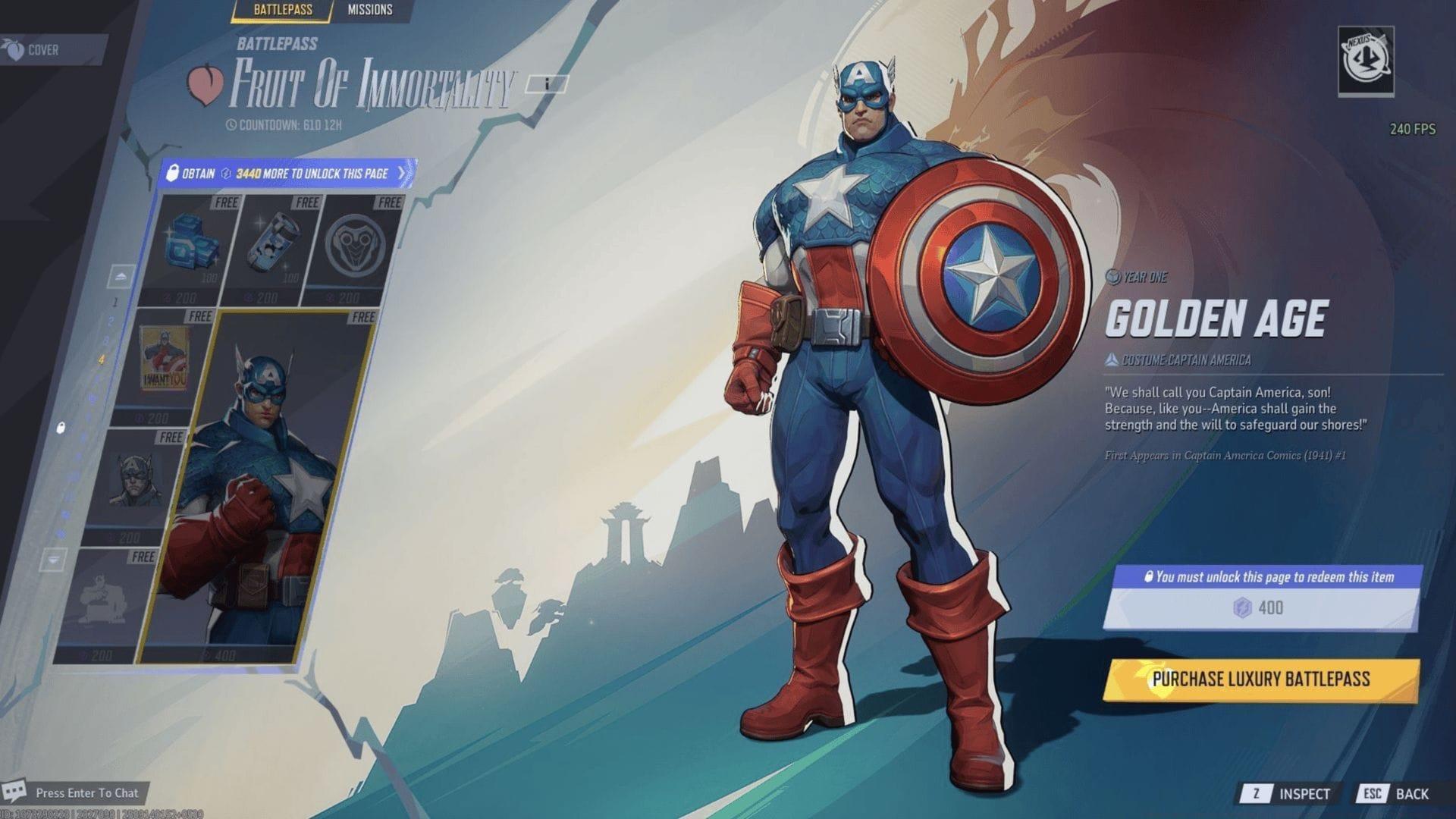Click the unlock this page banner

(x=288, y=174)
